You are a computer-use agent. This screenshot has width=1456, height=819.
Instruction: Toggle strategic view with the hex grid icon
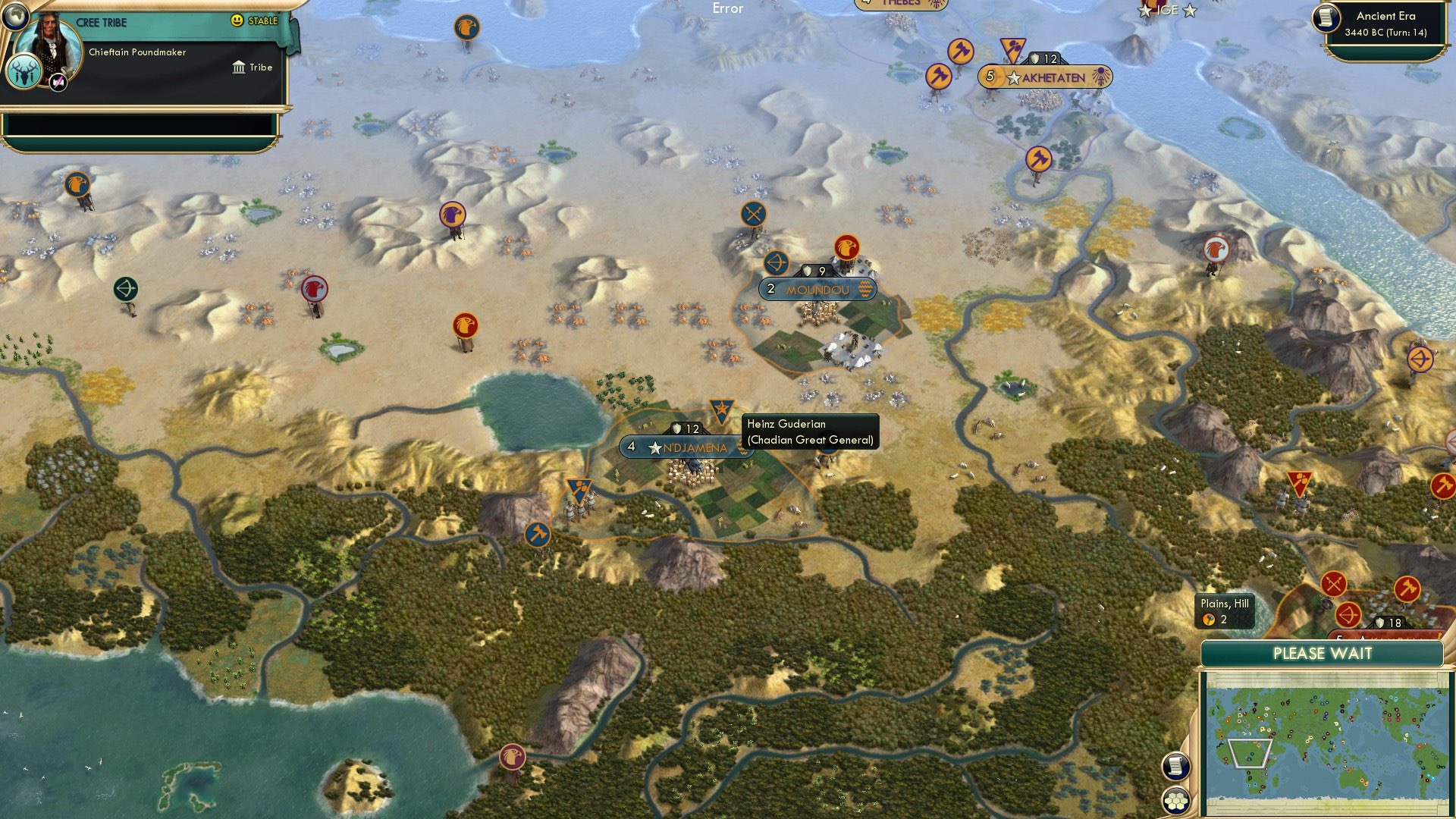1175,801
